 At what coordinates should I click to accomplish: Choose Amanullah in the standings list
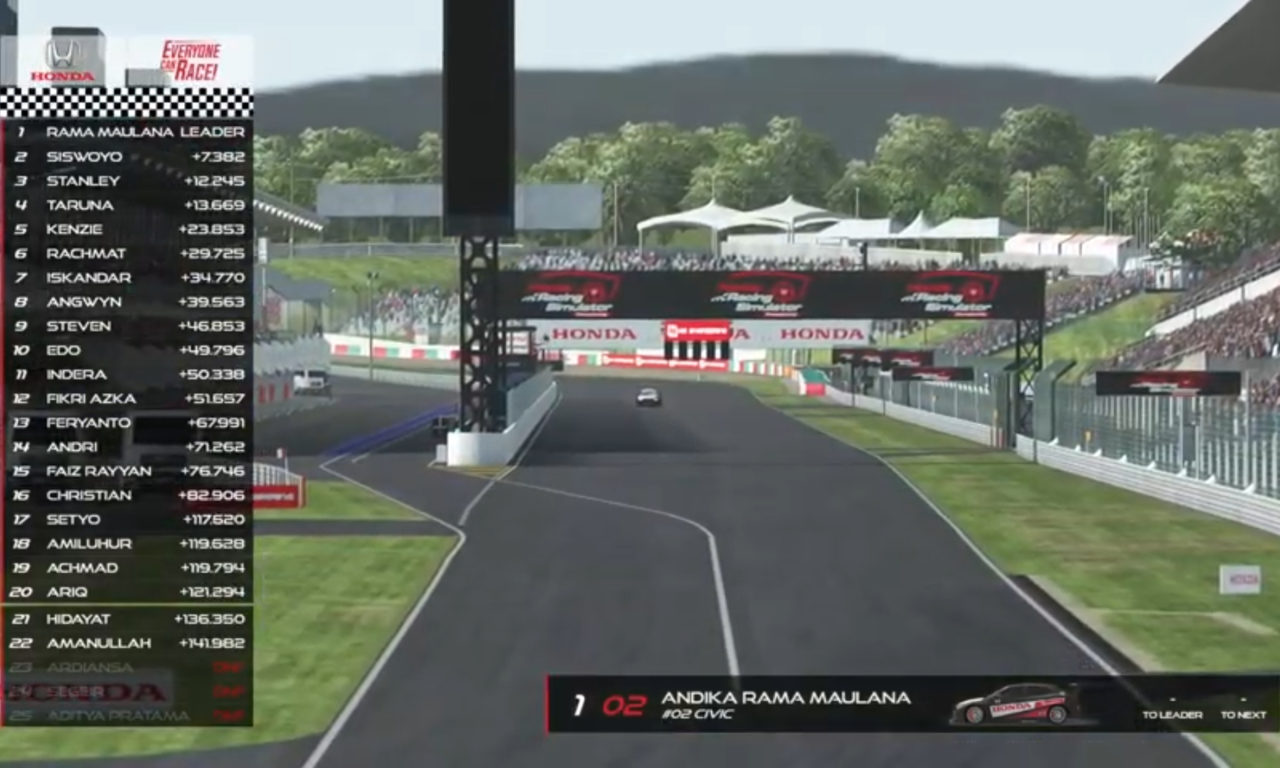pyautogui.click(x=128, y=643)
